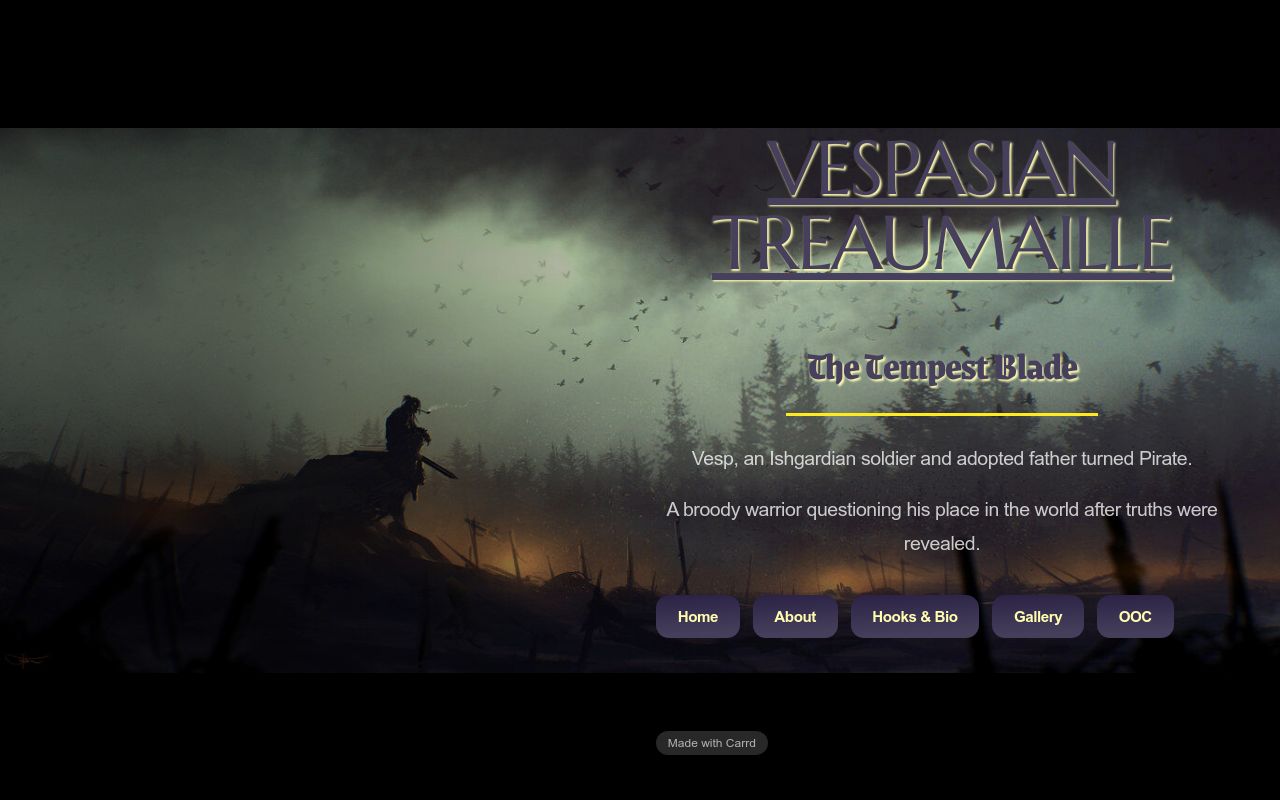Open the About page of the character site

click(x=795, y=617)
